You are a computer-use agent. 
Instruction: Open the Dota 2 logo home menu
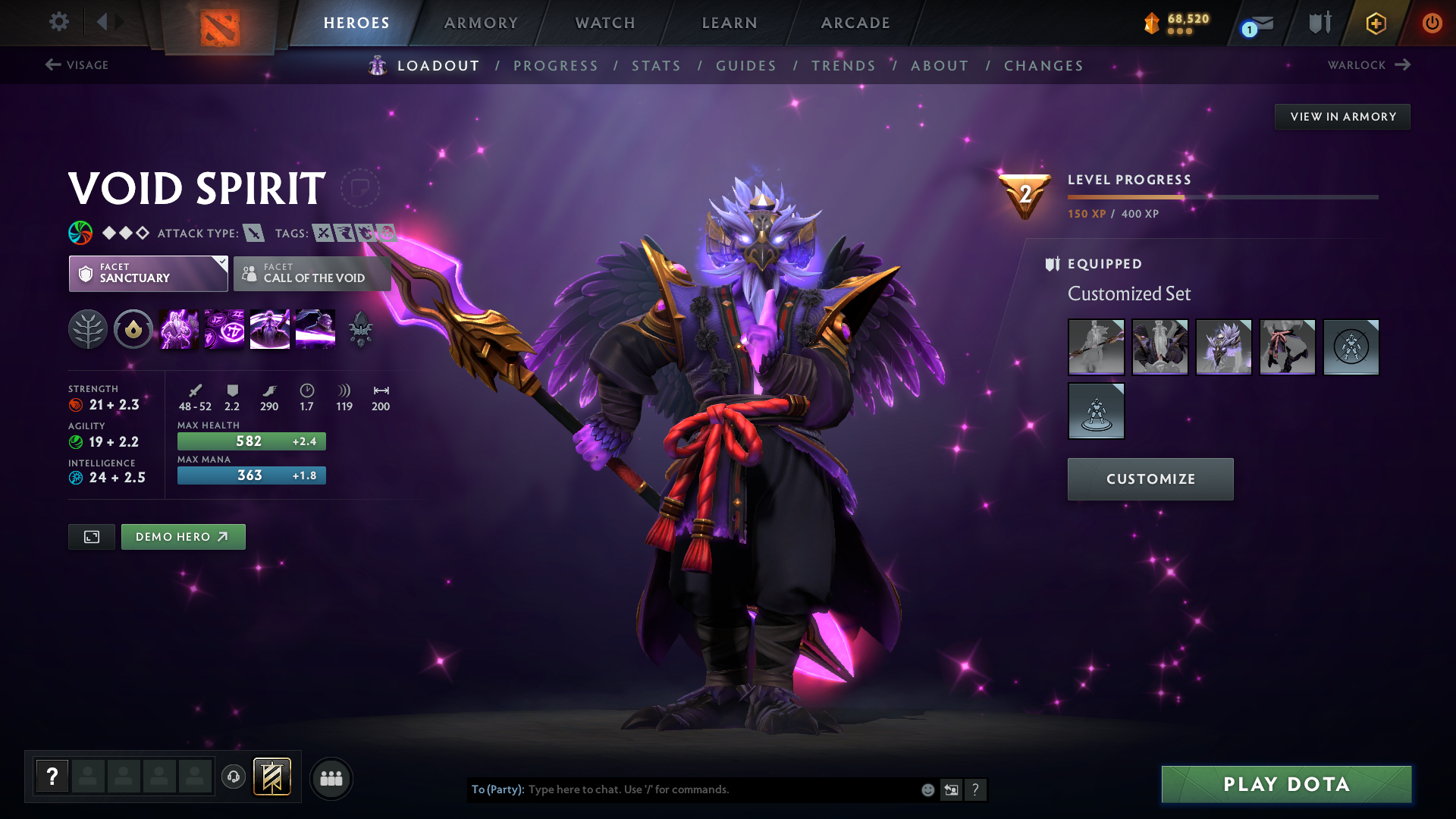[220, 23]
